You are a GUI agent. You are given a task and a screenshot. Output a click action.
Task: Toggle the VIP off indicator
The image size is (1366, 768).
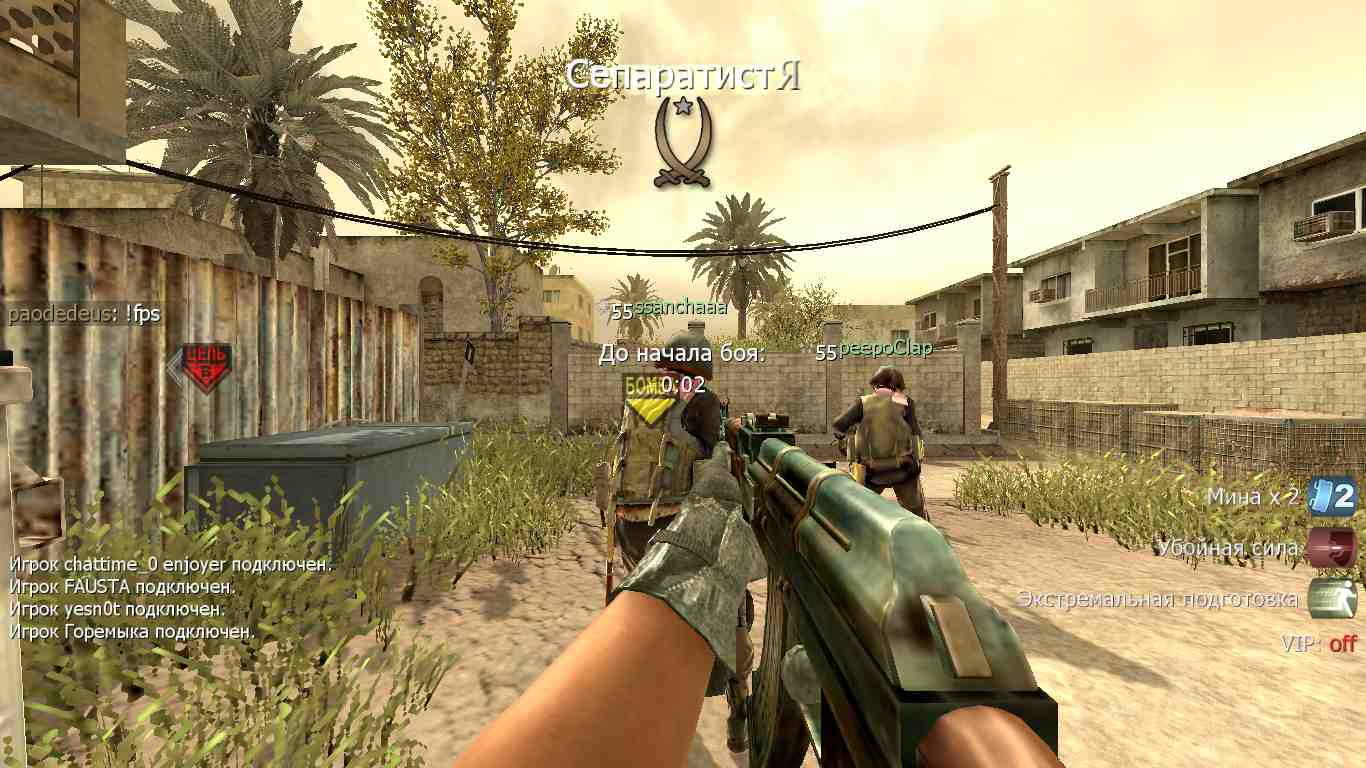[x=1318, y=644]
